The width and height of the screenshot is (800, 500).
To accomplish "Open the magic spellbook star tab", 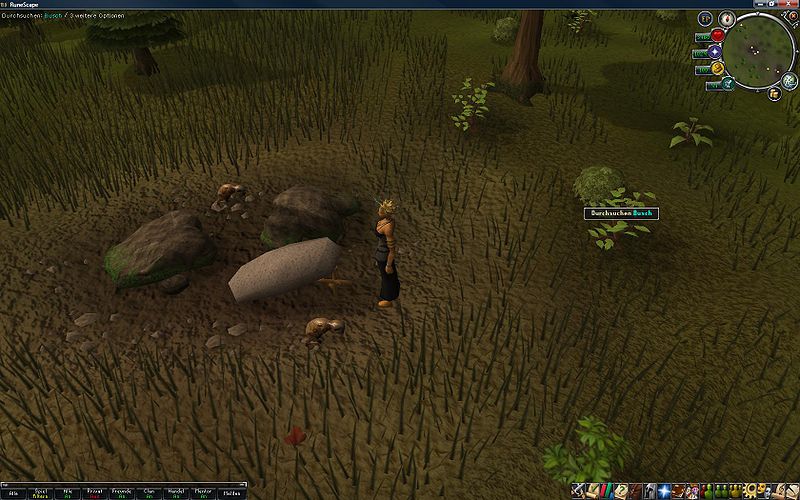I will click(x=663, y=491).
